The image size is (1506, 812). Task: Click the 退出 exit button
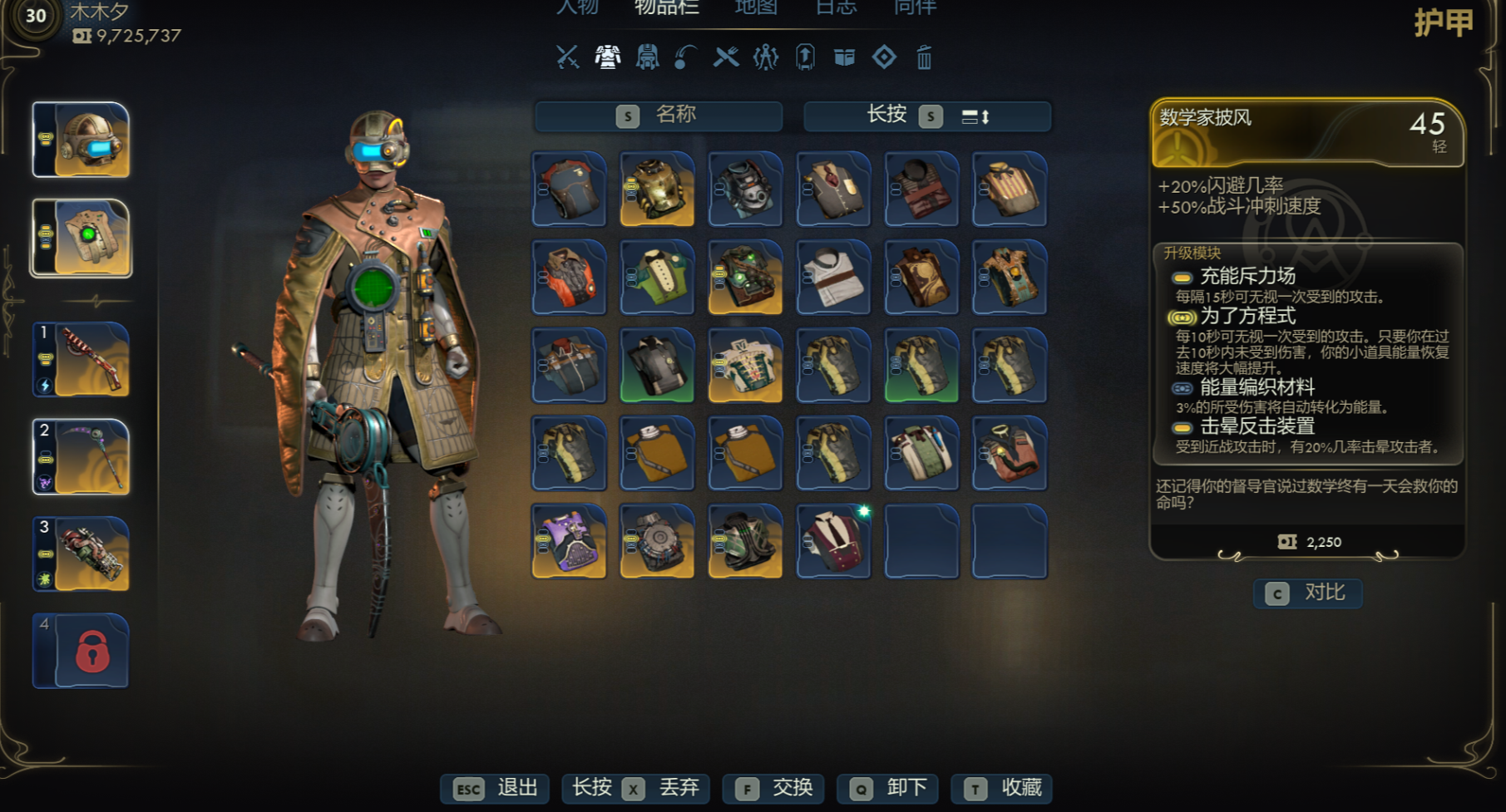click(496, 788)
